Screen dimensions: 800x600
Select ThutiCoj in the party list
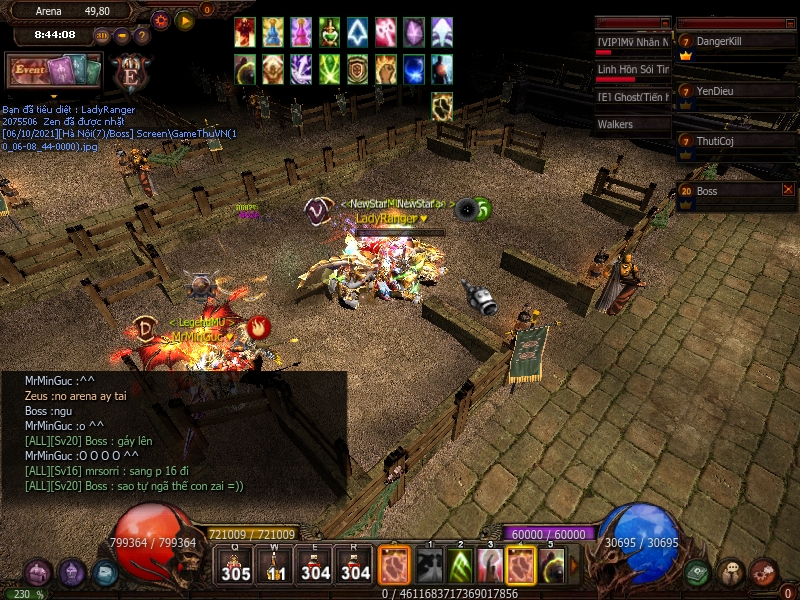tap(736, 141)
